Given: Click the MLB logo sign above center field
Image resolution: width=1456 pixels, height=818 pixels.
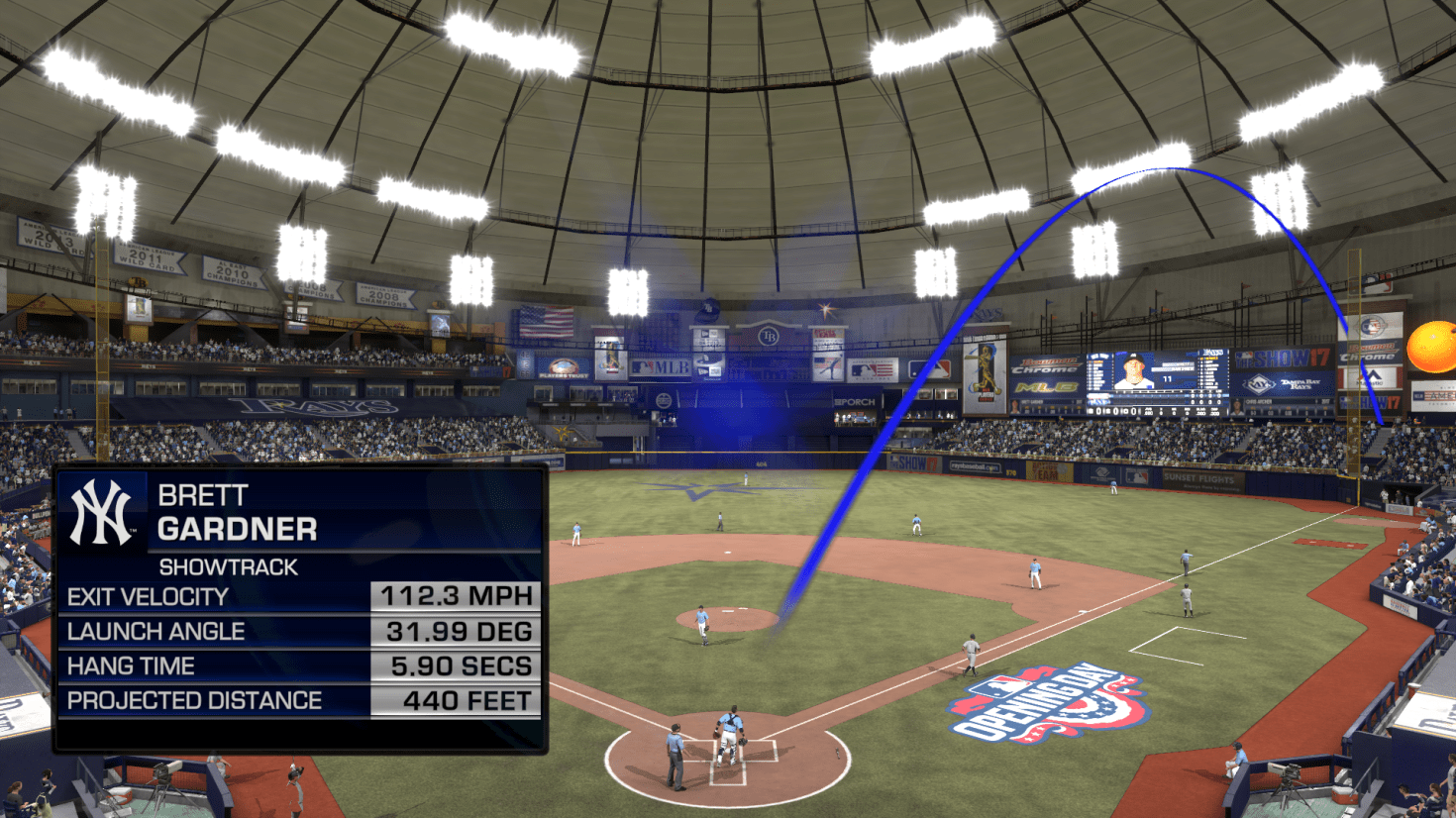Looking at the screenshot, I should 661,367.
